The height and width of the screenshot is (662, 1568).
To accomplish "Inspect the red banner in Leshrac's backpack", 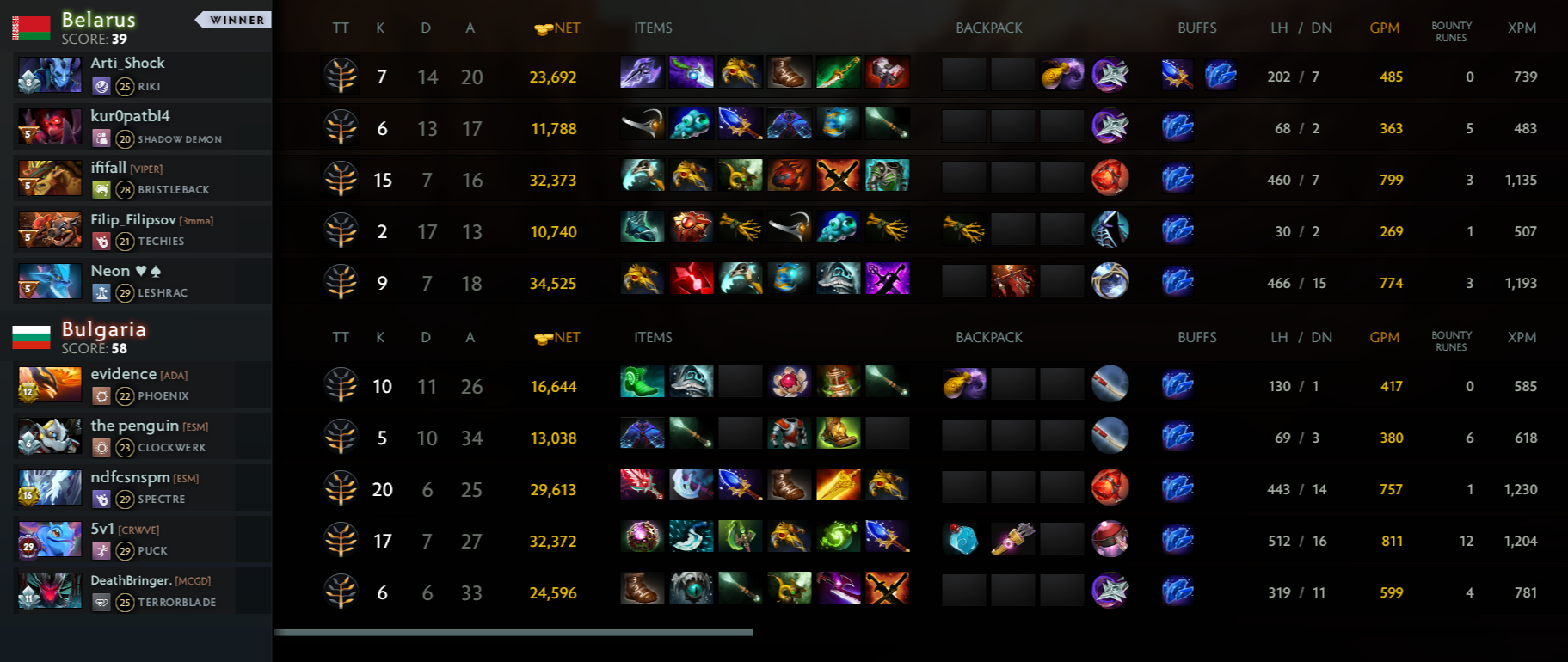I will tap(1012, 281).
